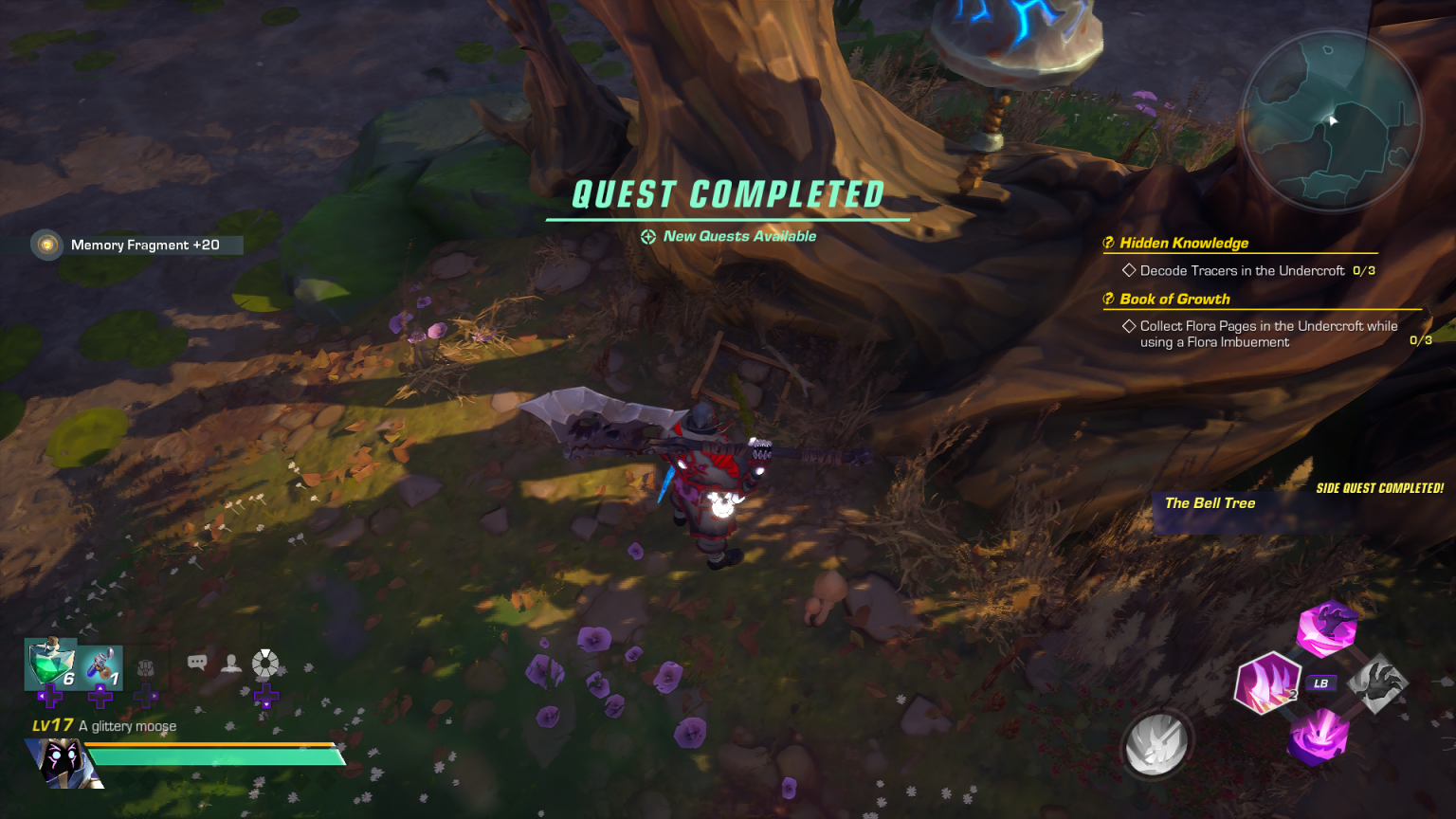
Task: Click The Bell Tree completed side quest label
Action: pyautogui.click(x=1210, y=502)
